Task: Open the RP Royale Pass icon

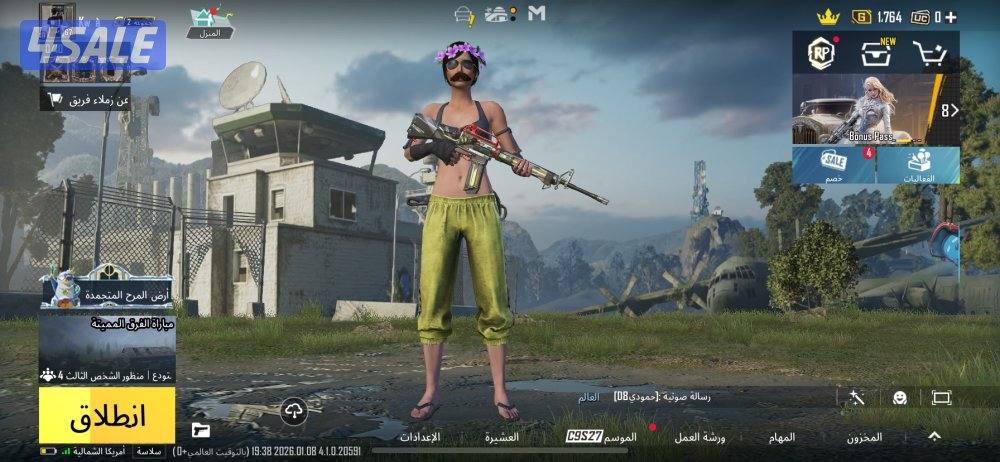Action: pyautogui.click(x=822, y=53)
